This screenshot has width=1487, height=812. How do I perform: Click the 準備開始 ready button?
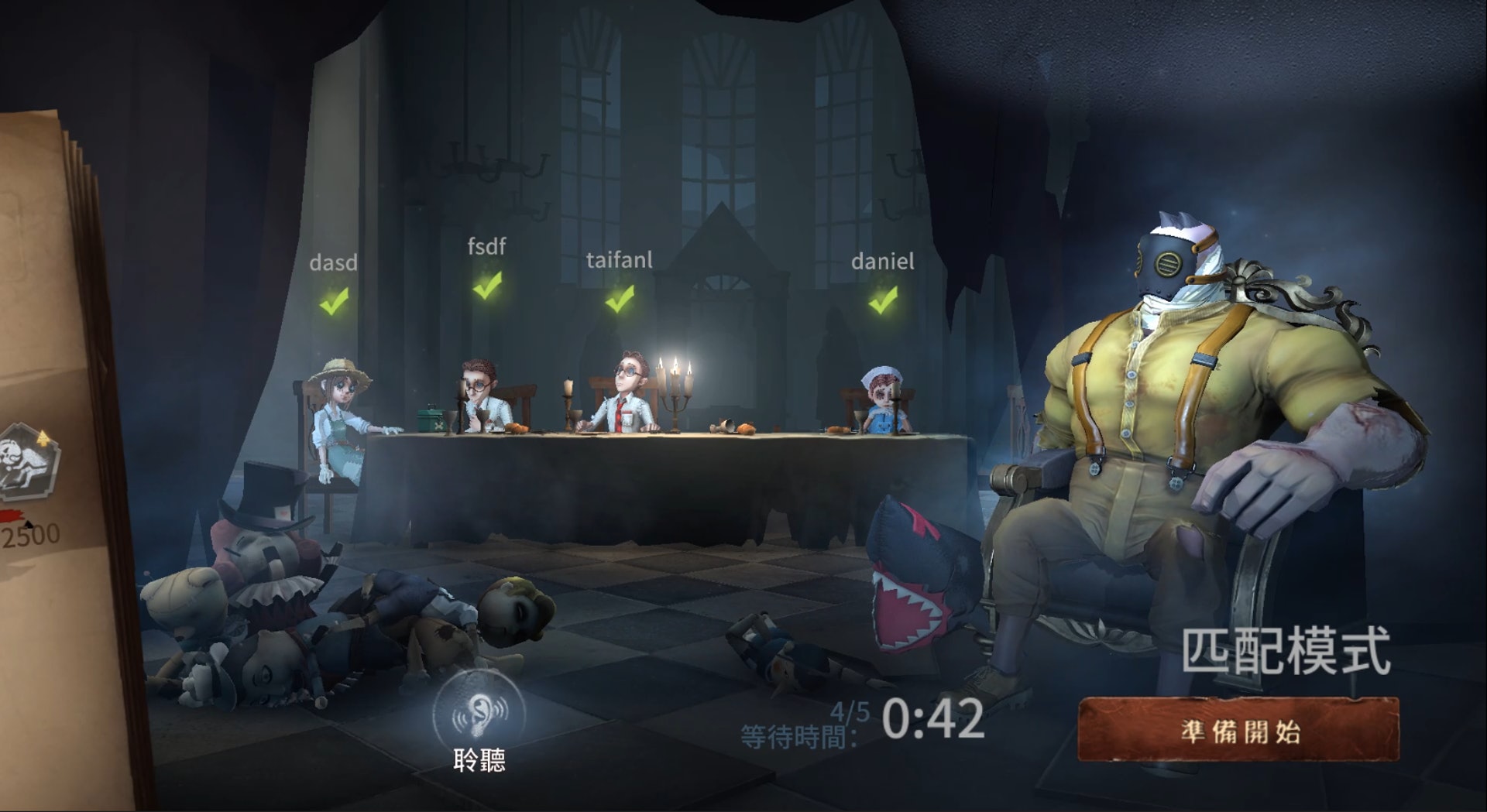[1238, 730]
